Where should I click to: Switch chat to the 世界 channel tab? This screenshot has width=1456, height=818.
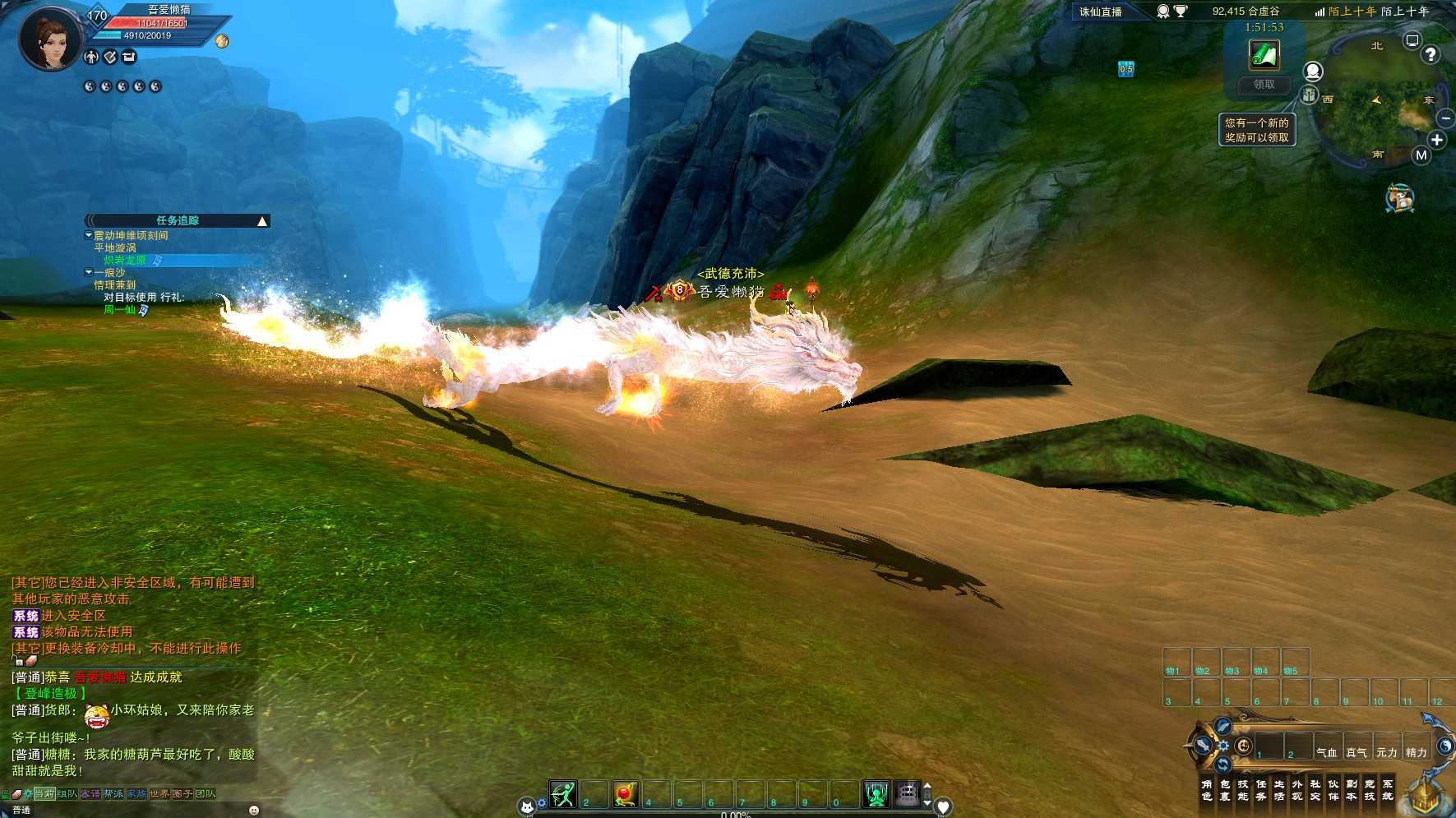(159, 794)
